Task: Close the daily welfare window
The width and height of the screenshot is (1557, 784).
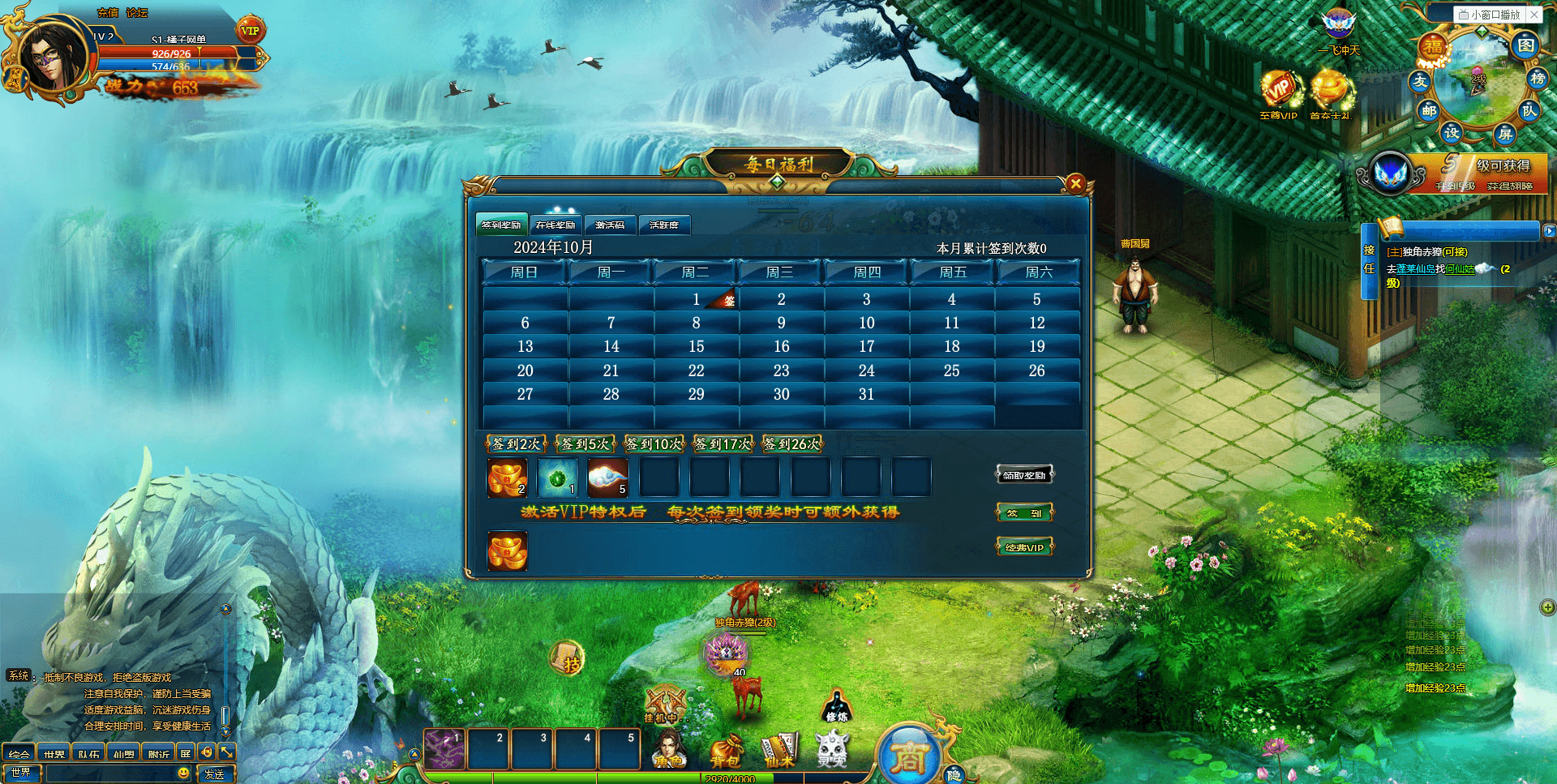Action: 1075,183
